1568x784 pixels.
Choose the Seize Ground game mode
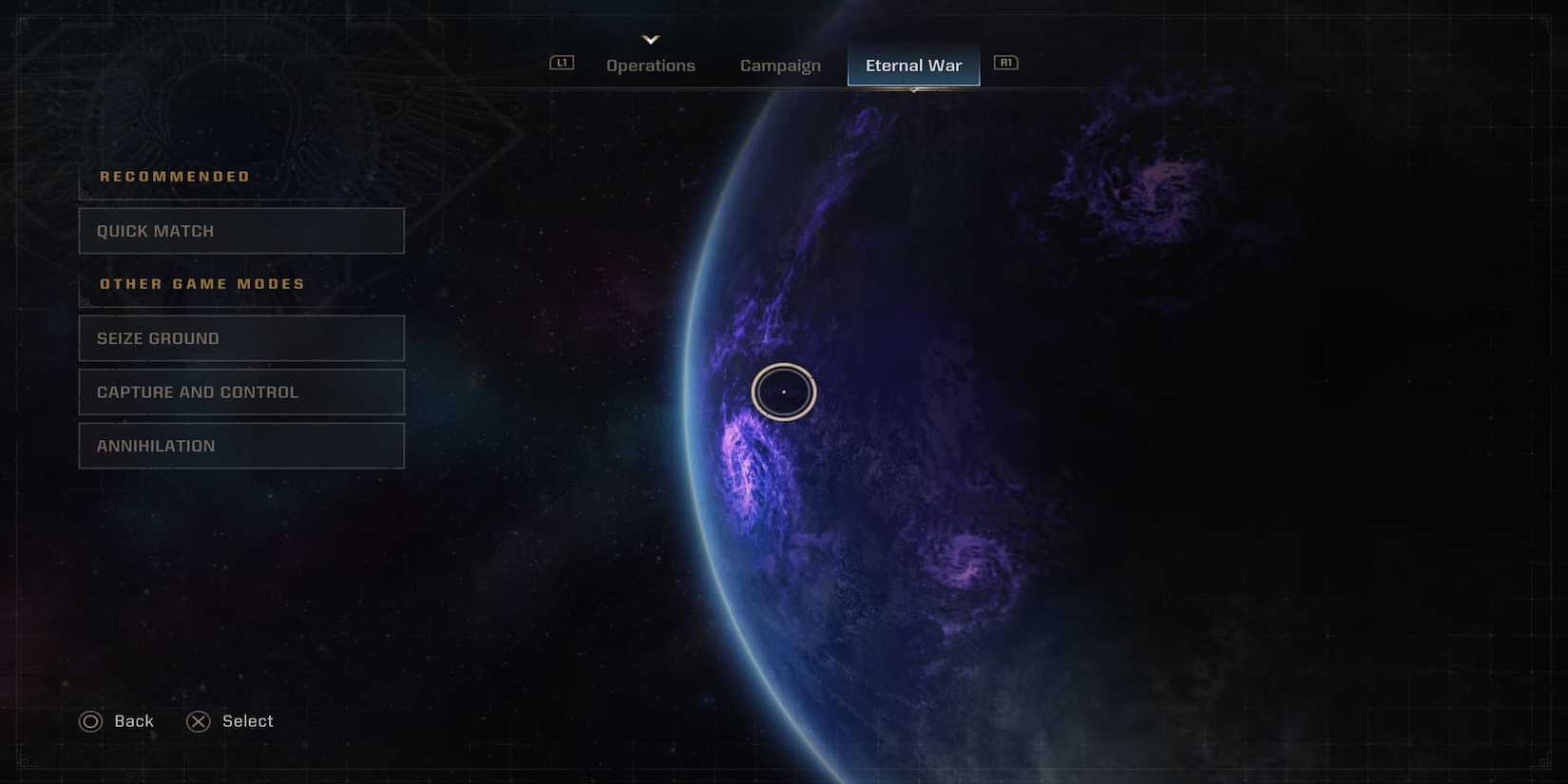(241, 337)
